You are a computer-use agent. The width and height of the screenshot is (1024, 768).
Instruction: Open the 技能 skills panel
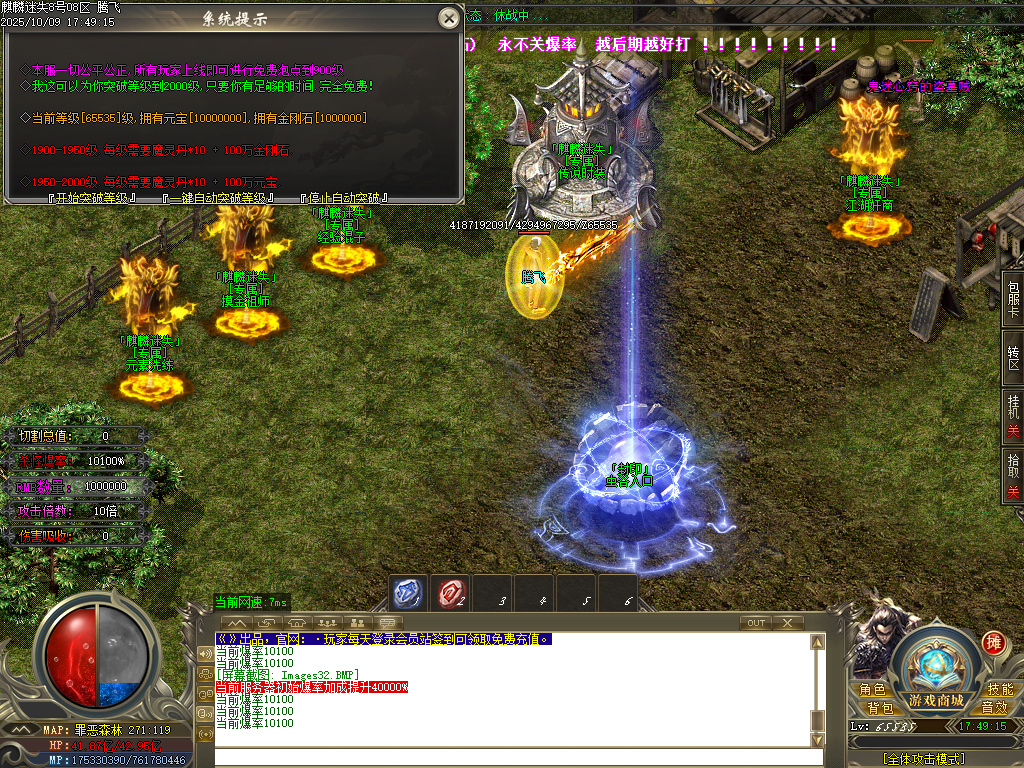point(999,690)
